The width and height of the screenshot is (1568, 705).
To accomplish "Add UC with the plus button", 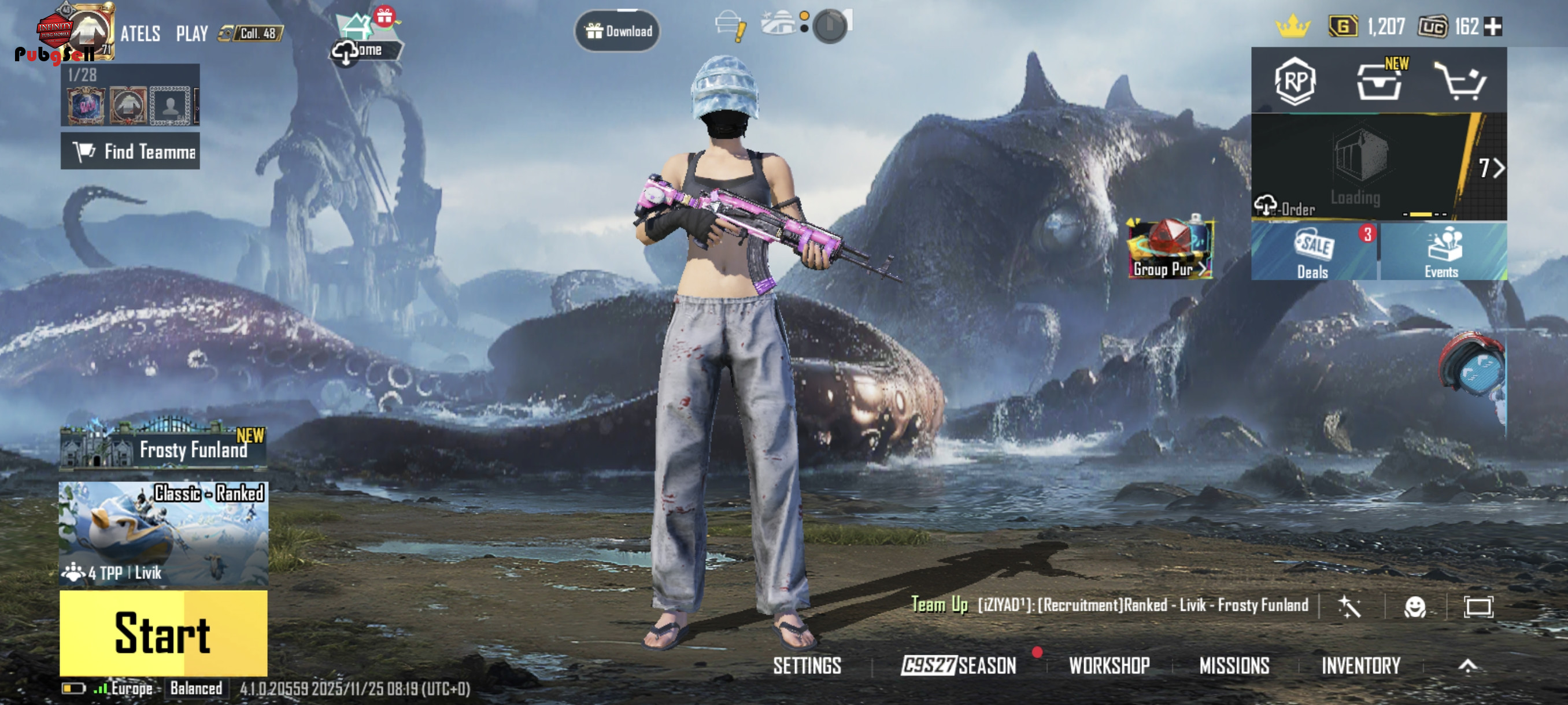I will pyautogui.click(x=1492, y=27).
